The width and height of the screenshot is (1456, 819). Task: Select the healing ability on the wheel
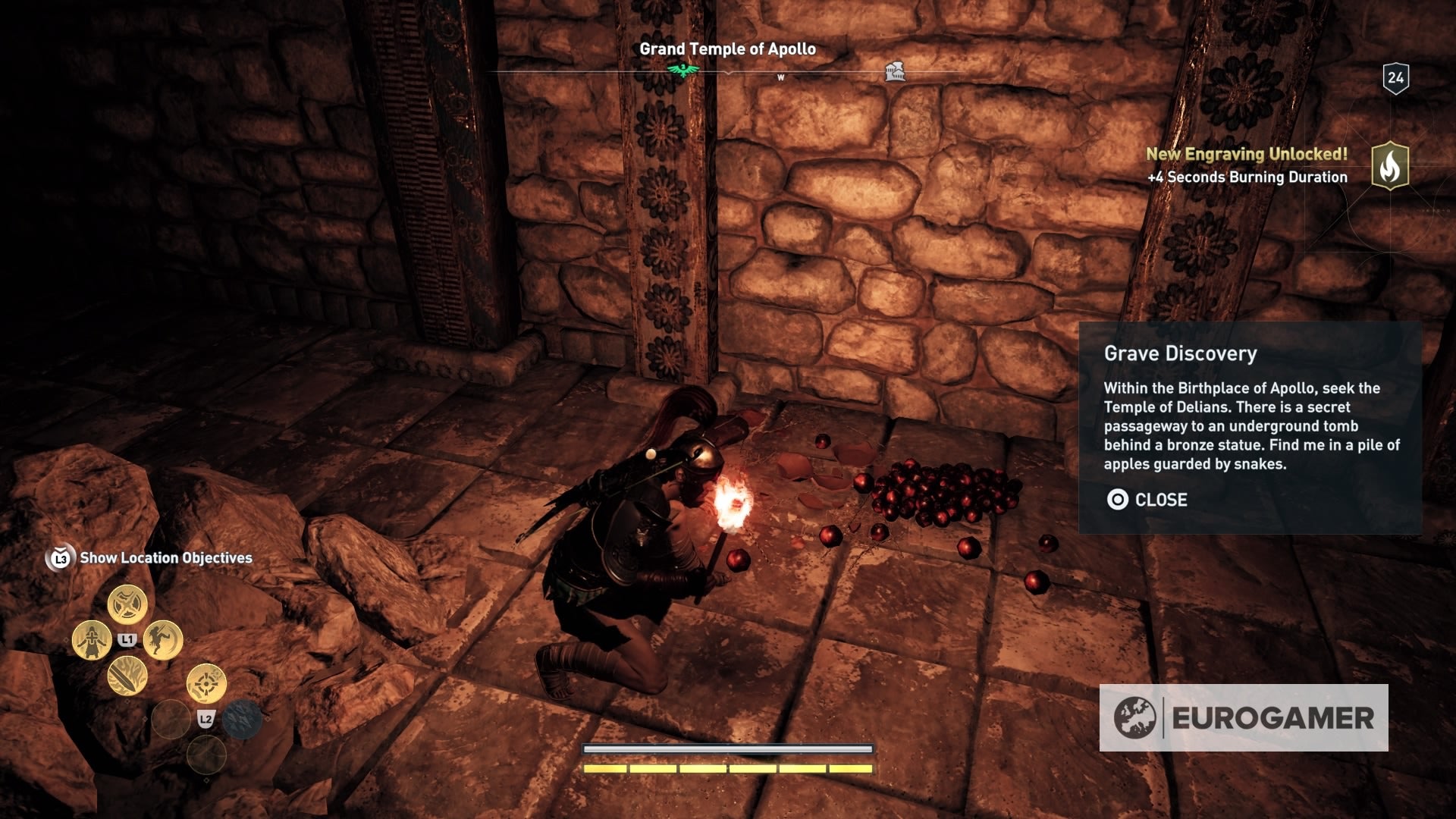pyautogui.click(x=90, y=639)
